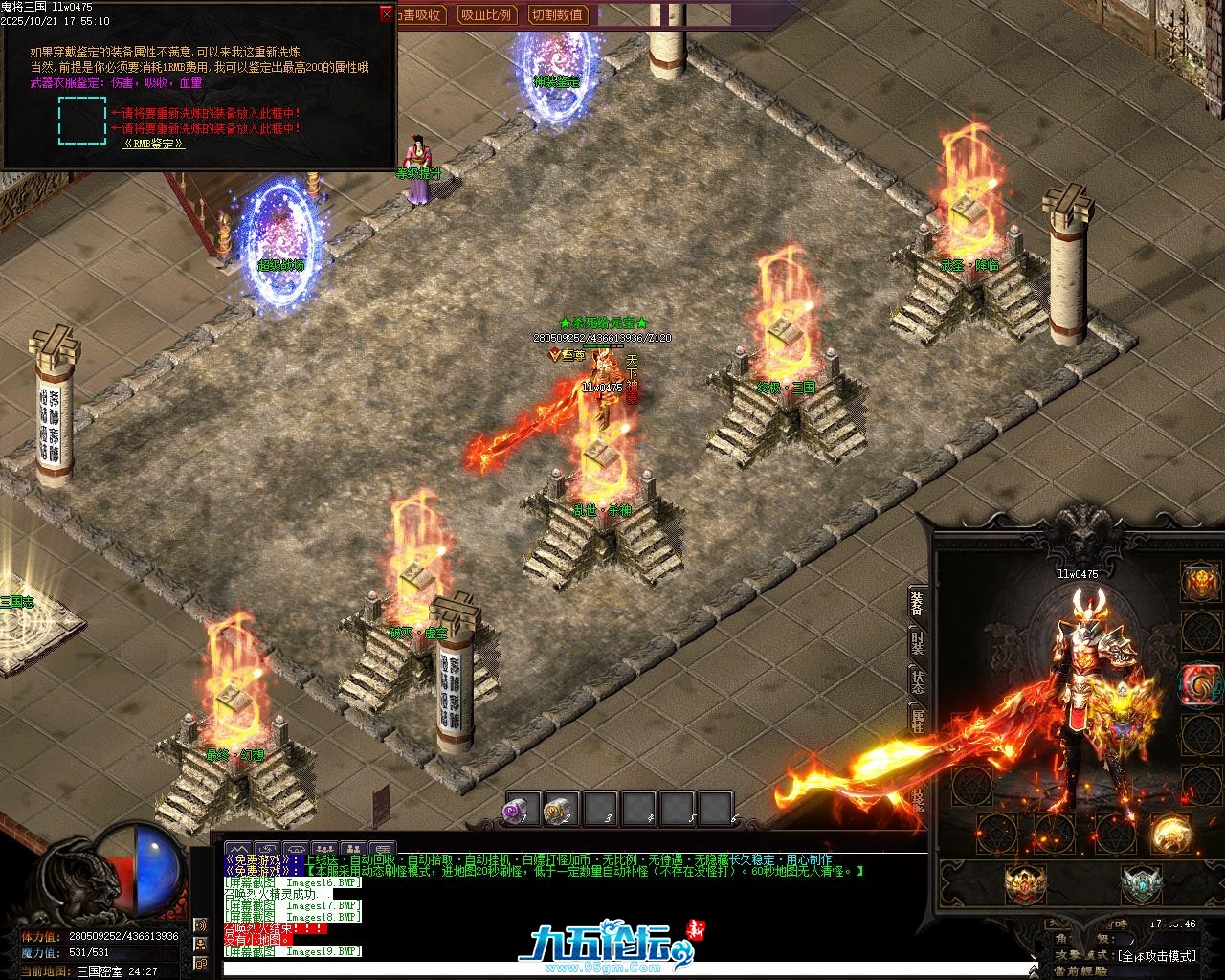Viewport: 1225px width, 980px height.
Task: Open the 状态 tab
Action: coord(917,682)
